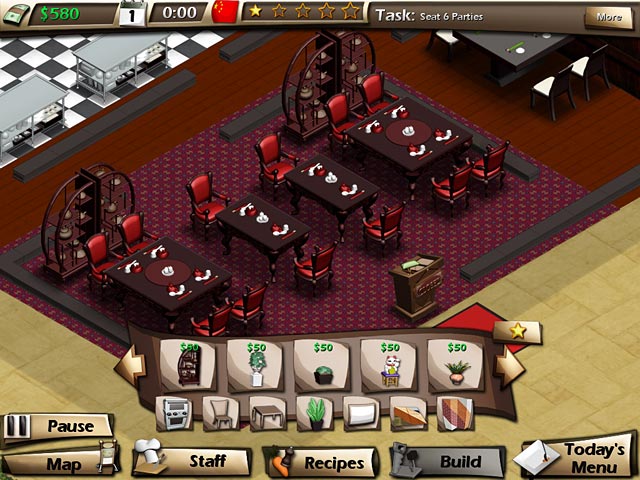Switch to the stove appliances category
This screenshot has width=640, height=480.
coord(172,412)
